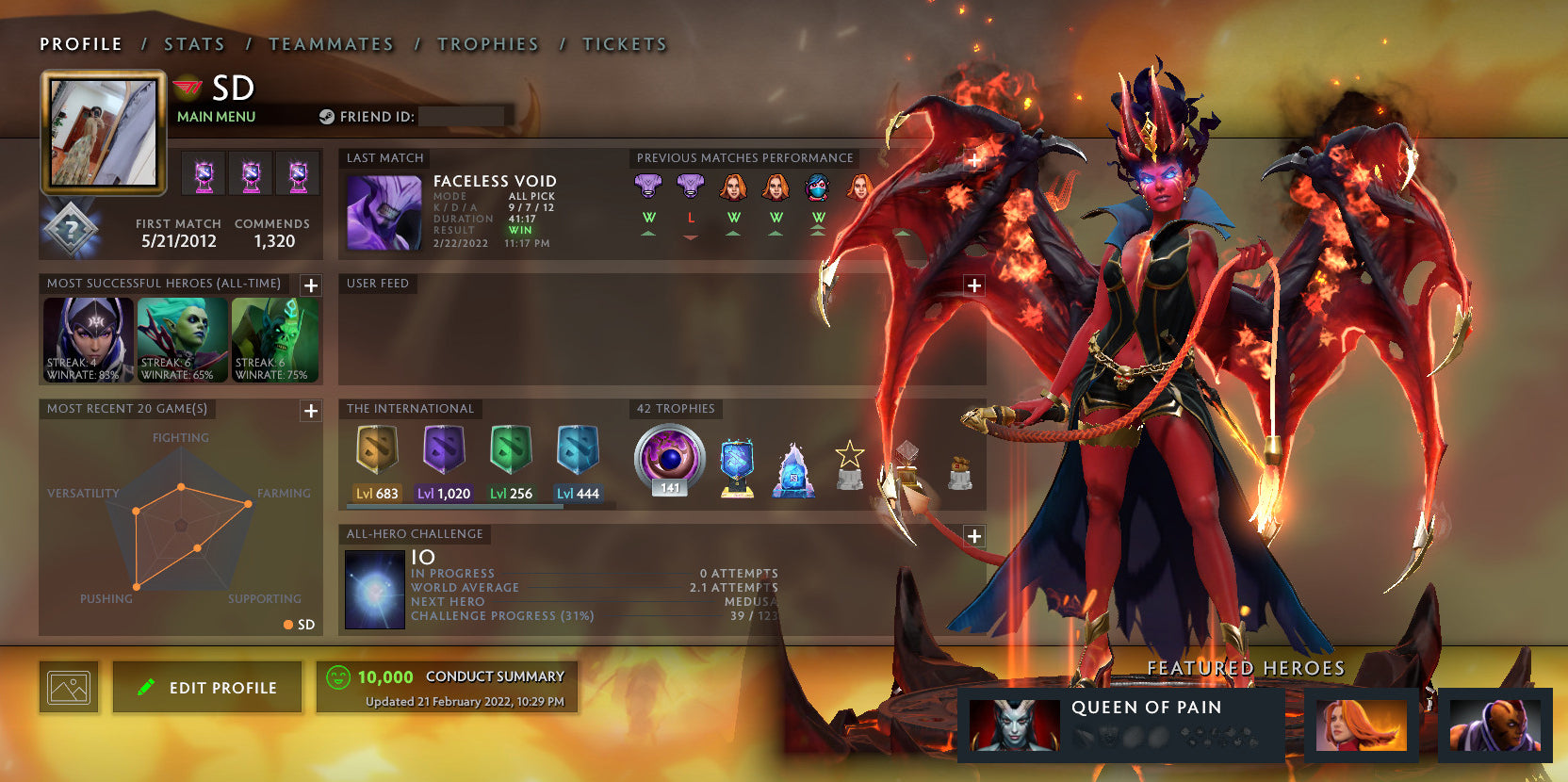Expand the Previous Matches Performance panel
Viewport: 1568px width, 782px height.
point(972,160)
